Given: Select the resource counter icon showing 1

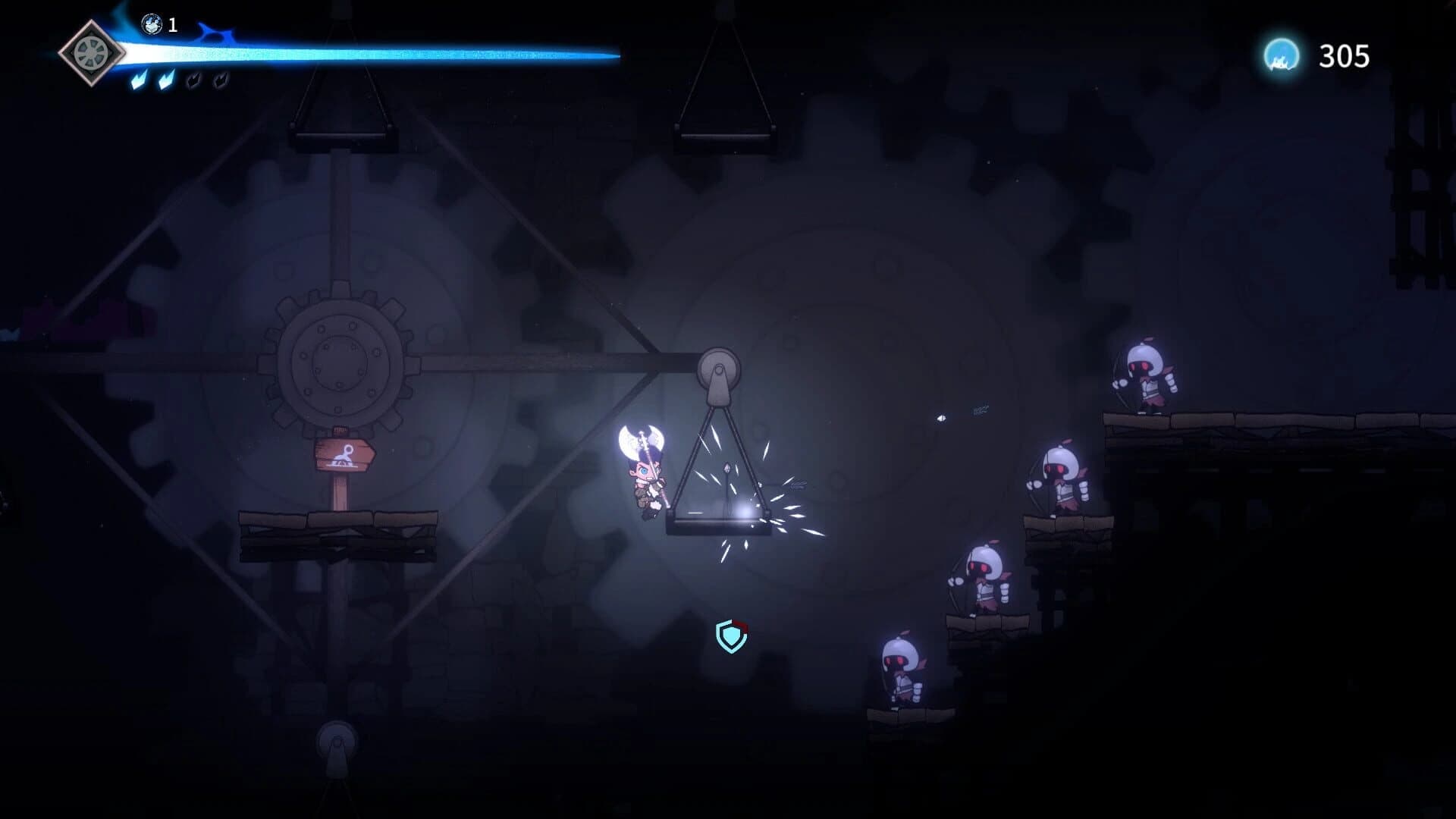Looking at the screenshot, I should [x=151, y=24].
